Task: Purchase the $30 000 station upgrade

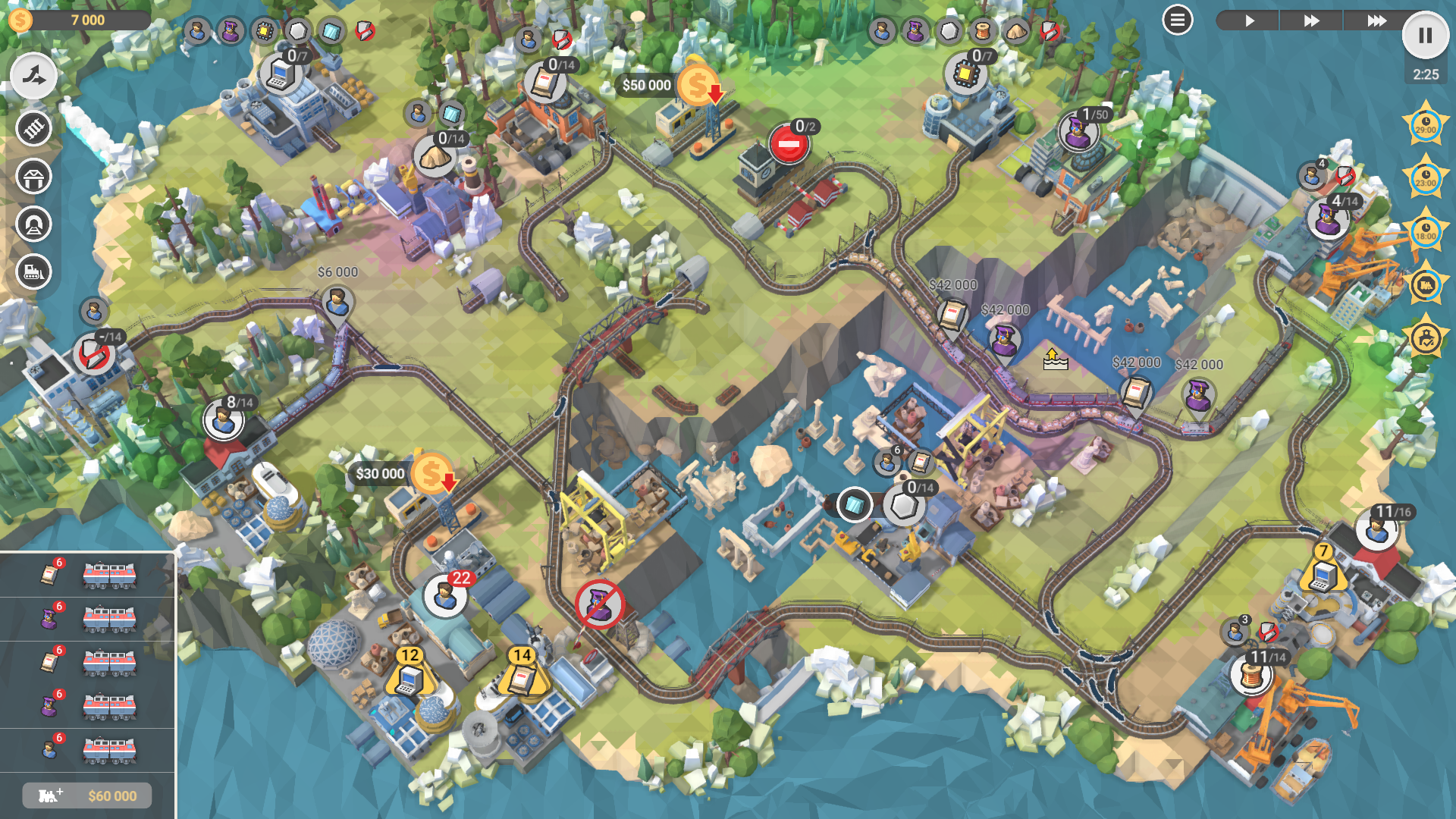Action: point(430,474)
